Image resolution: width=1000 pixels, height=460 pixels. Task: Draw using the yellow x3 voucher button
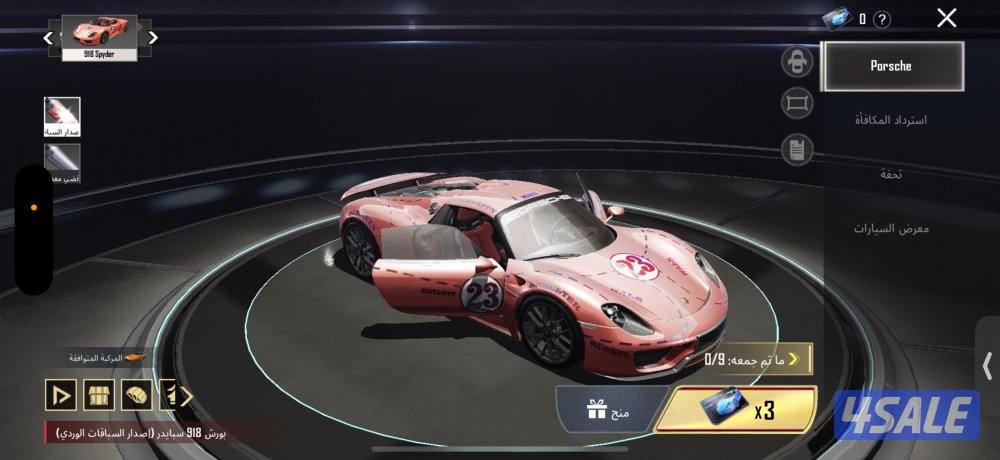(x=738, y=411)
